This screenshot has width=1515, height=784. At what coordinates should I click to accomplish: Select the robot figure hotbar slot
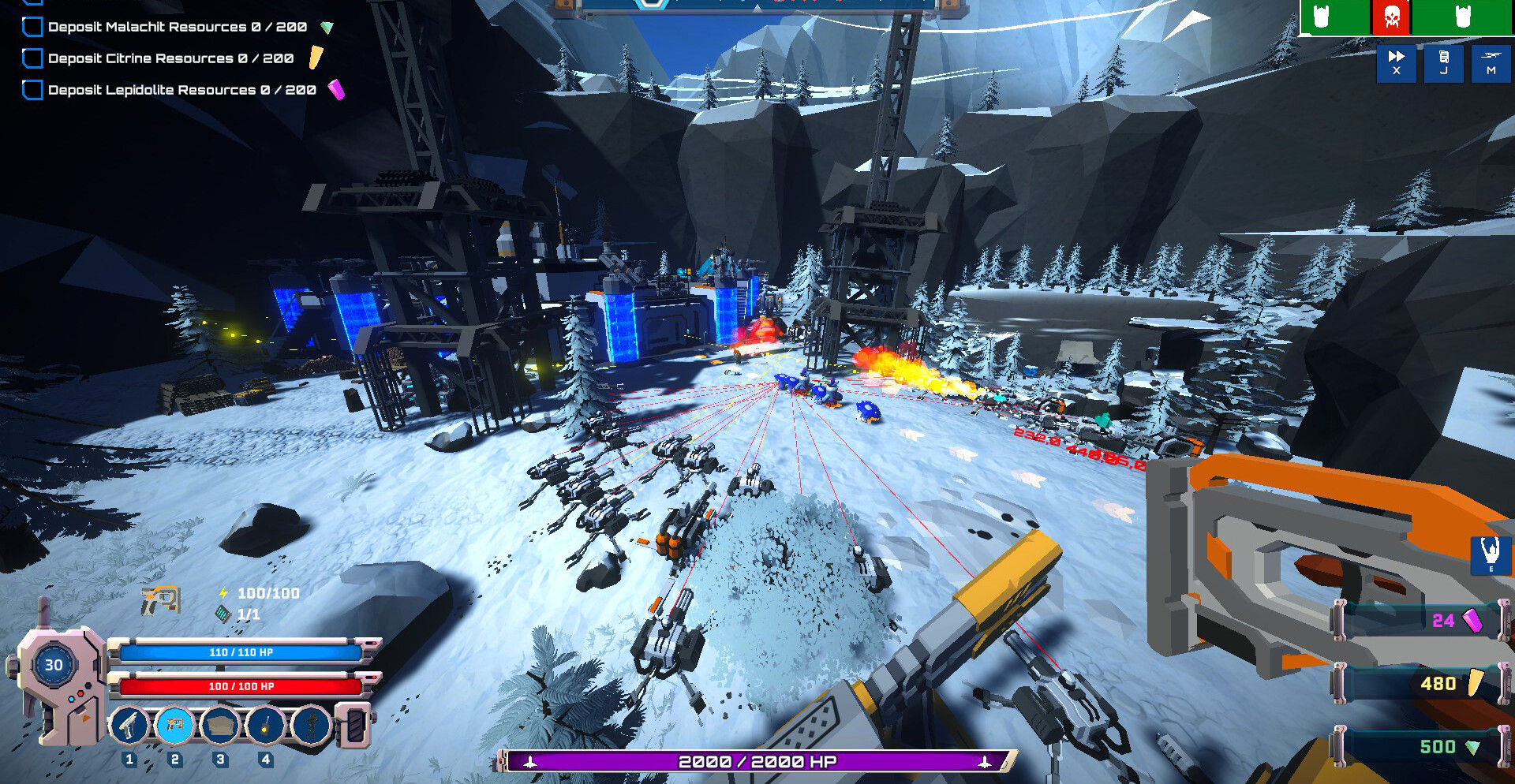(x=312, y=725)
